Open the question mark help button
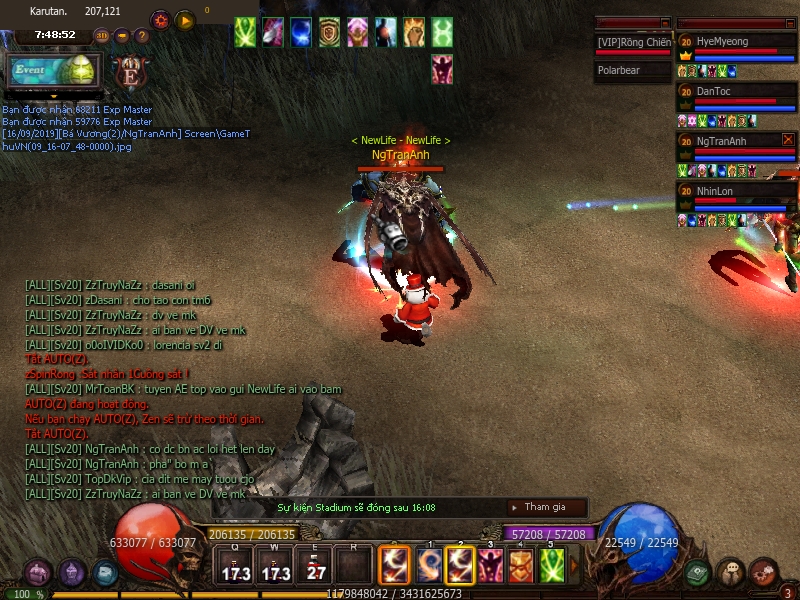Viewport: 800px width, 600px height. click(x=141, y=36)
